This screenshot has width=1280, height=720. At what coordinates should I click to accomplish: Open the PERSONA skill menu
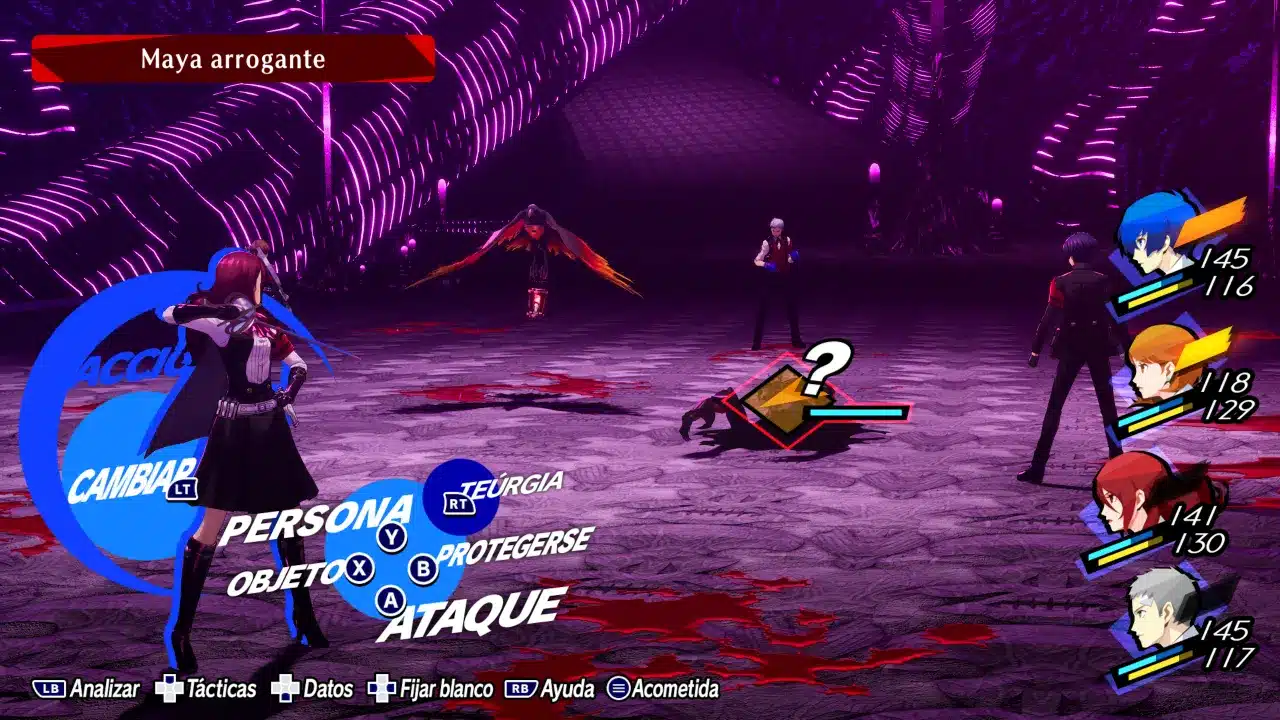pyautogui.click(x=315, y=517)
